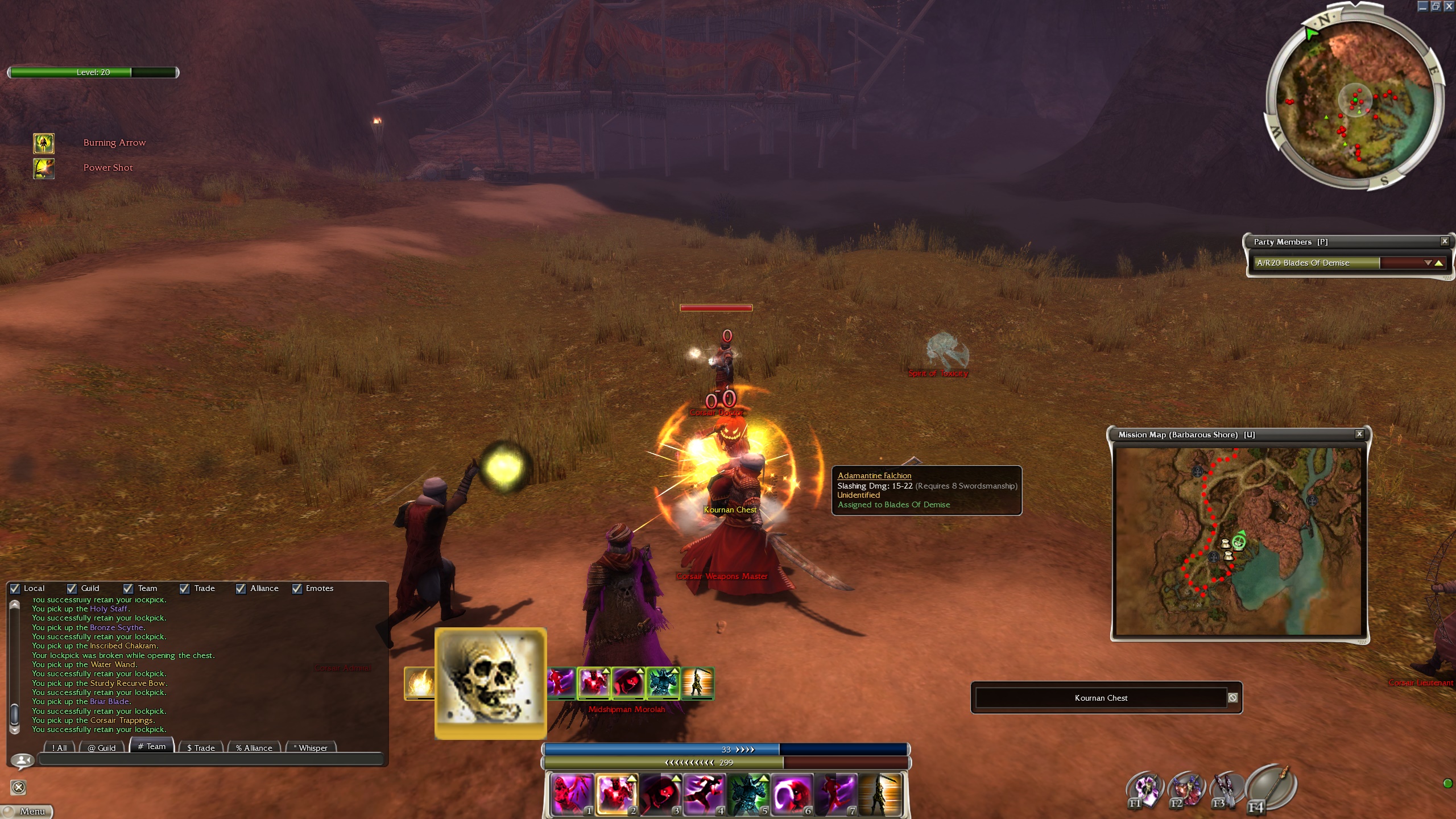Image resolution: width=1456 pixels, height=819 pixels.
Task: Switch to the Alliance chat channel tab
Action: [x=254, y=747]
